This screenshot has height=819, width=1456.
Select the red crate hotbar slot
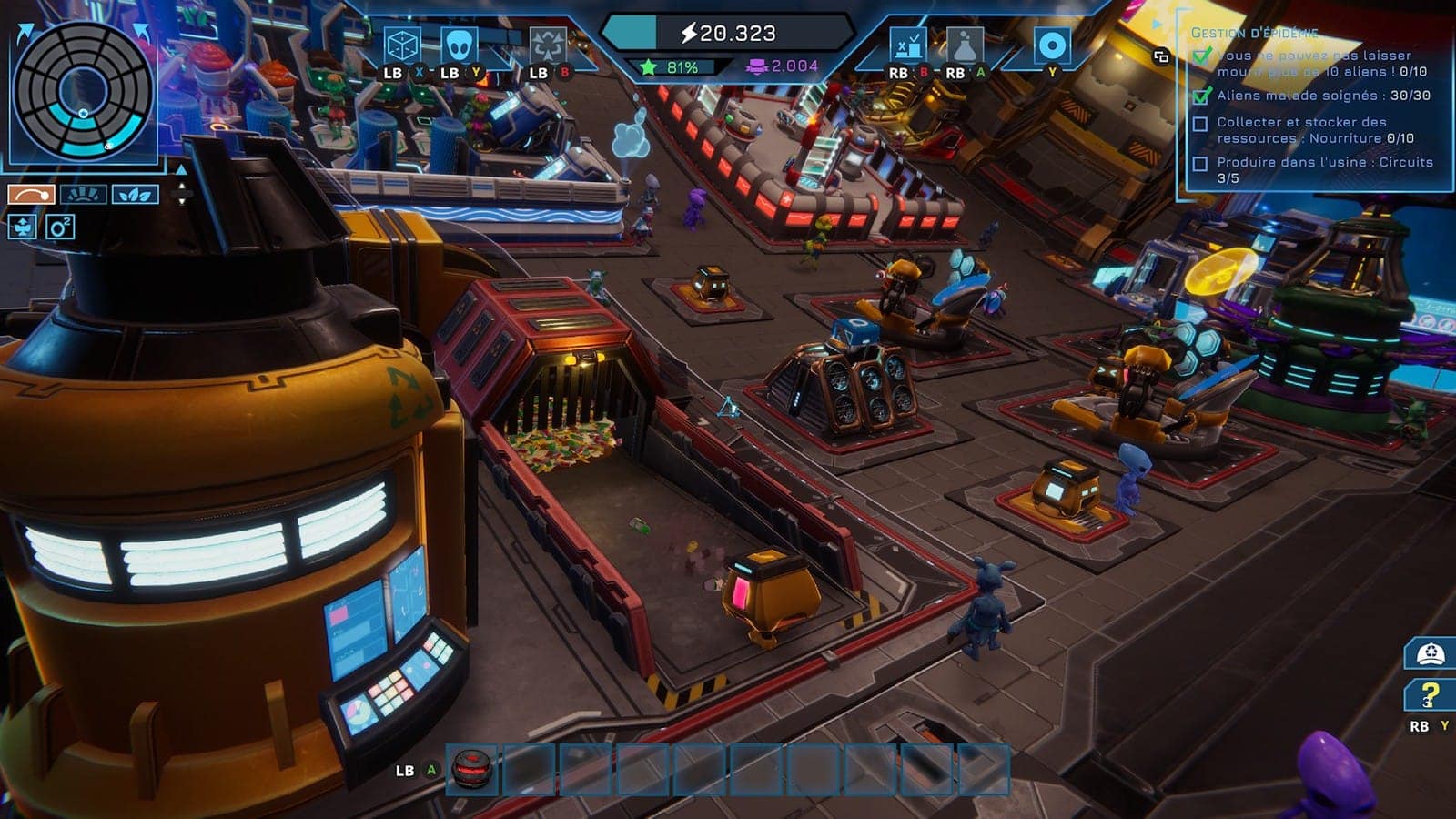pyautogui.click(x=472, y=770)
